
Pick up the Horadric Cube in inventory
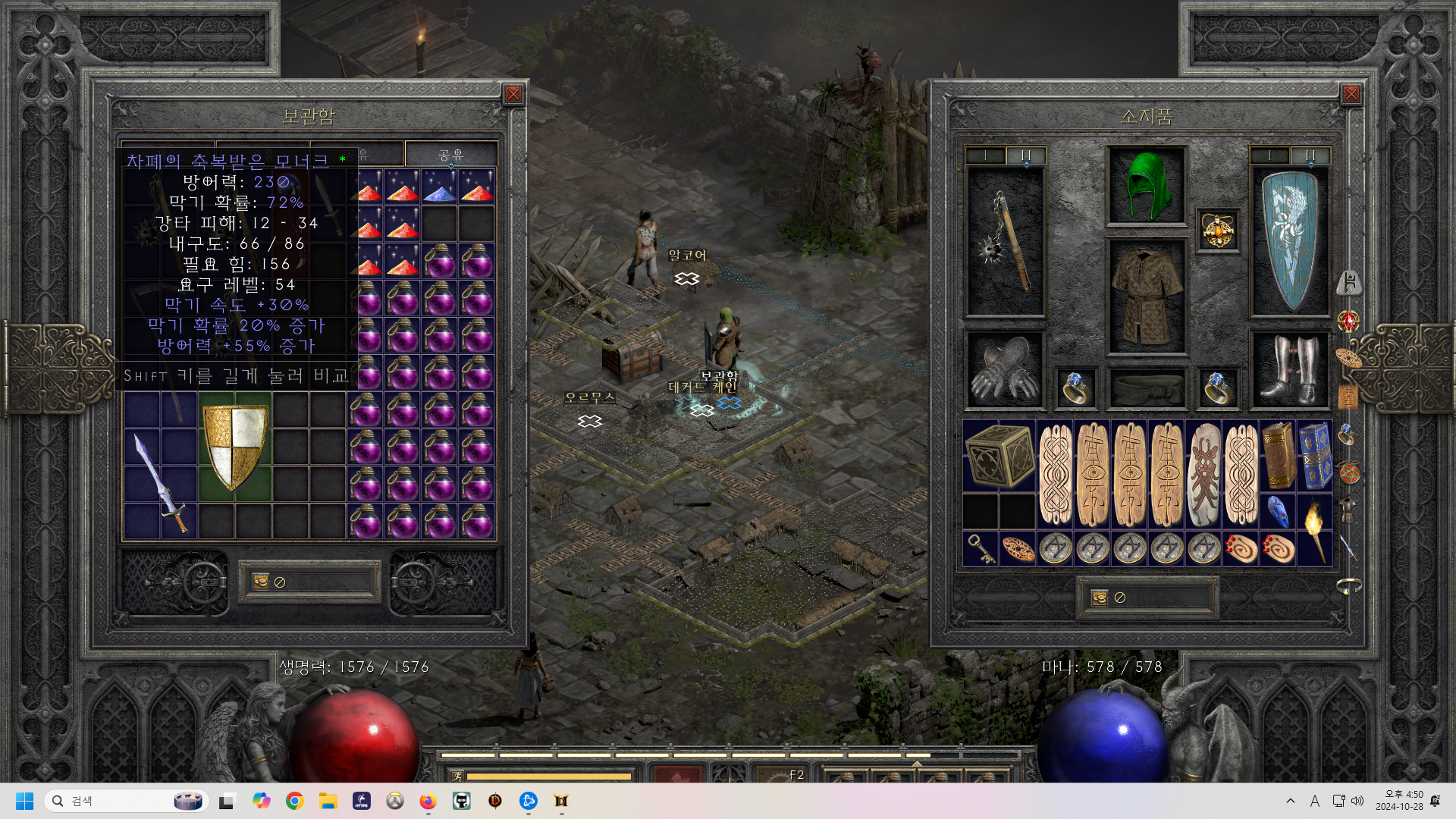point(999,456)
